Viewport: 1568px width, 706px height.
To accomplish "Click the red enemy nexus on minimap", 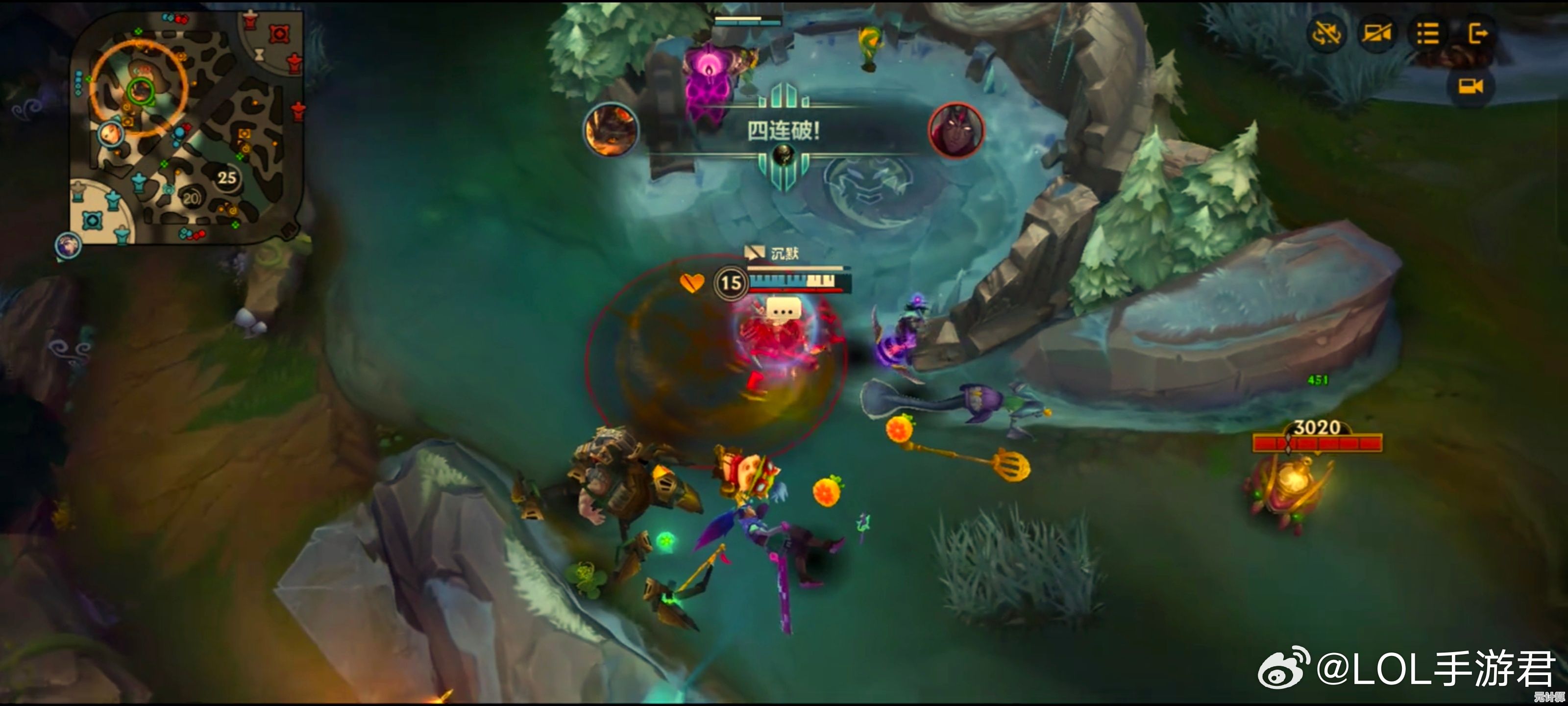I will [279, 33].
